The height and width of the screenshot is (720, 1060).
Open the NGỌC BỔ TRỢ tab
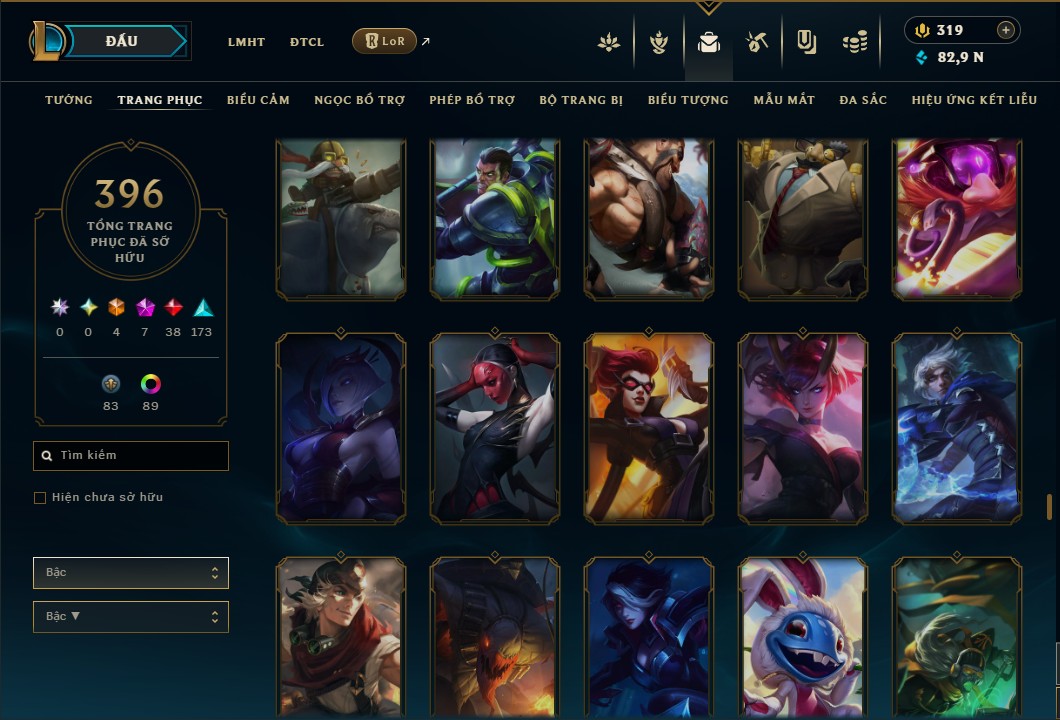(x=359, y=100)
